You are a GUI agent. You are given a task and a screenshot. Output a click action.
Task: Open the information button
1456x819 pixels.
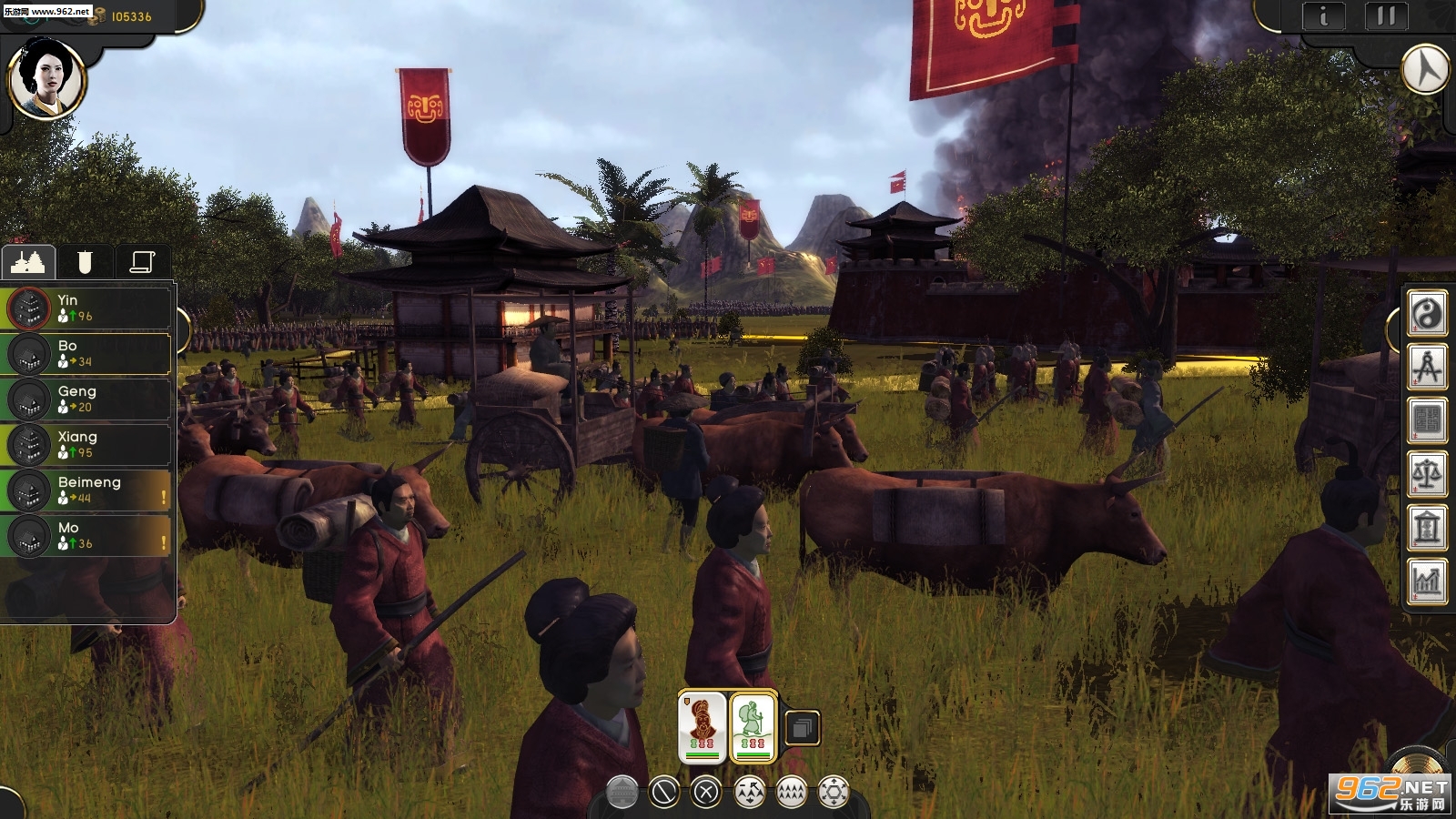point(1323,17)
